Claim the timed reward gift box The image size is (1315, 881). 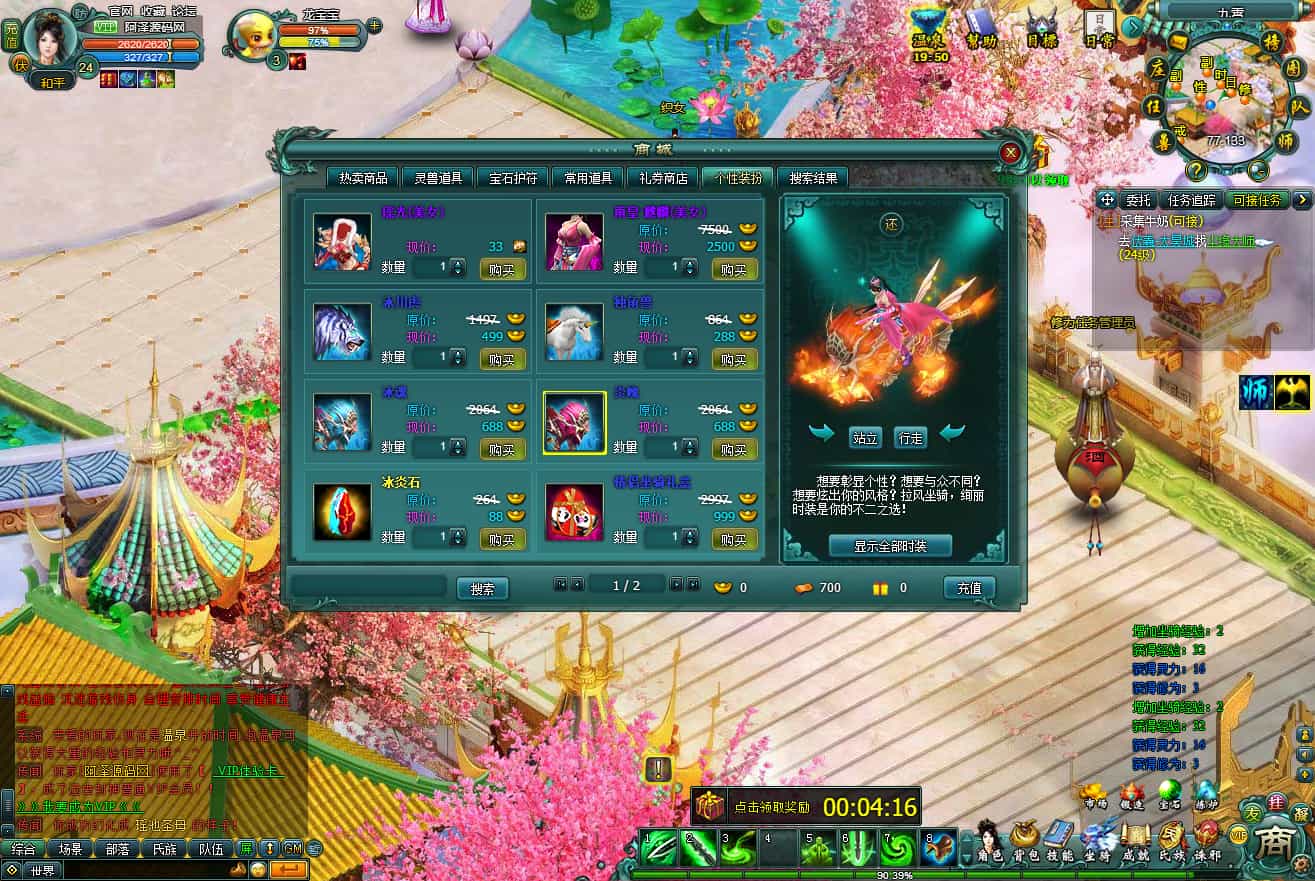713,806
